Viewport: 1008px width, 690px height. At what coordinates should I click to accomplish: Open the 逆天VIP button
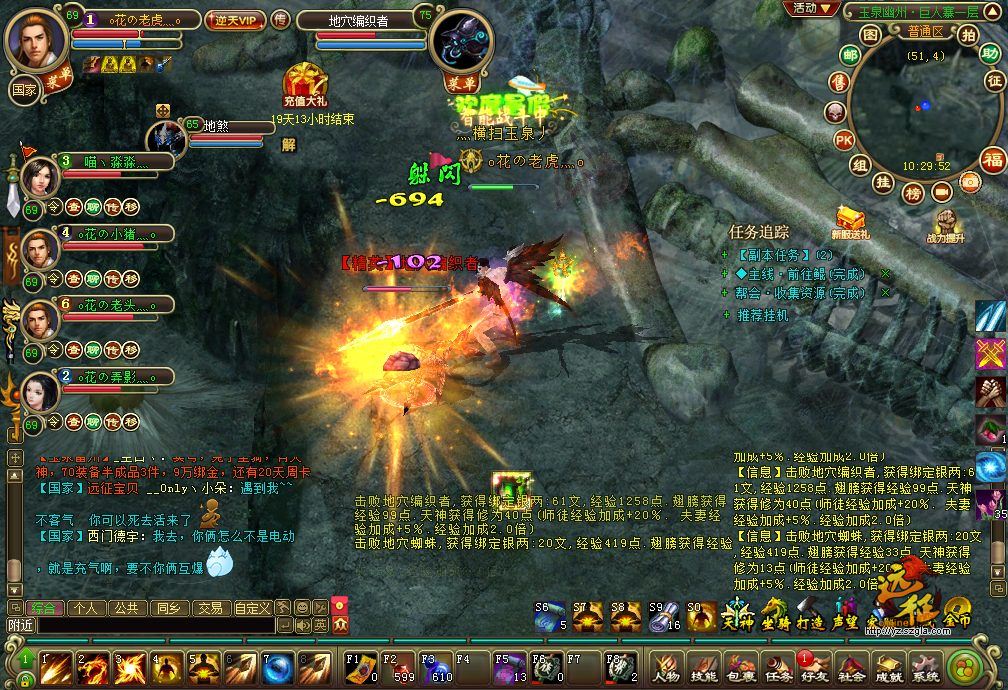click(236, 20)
